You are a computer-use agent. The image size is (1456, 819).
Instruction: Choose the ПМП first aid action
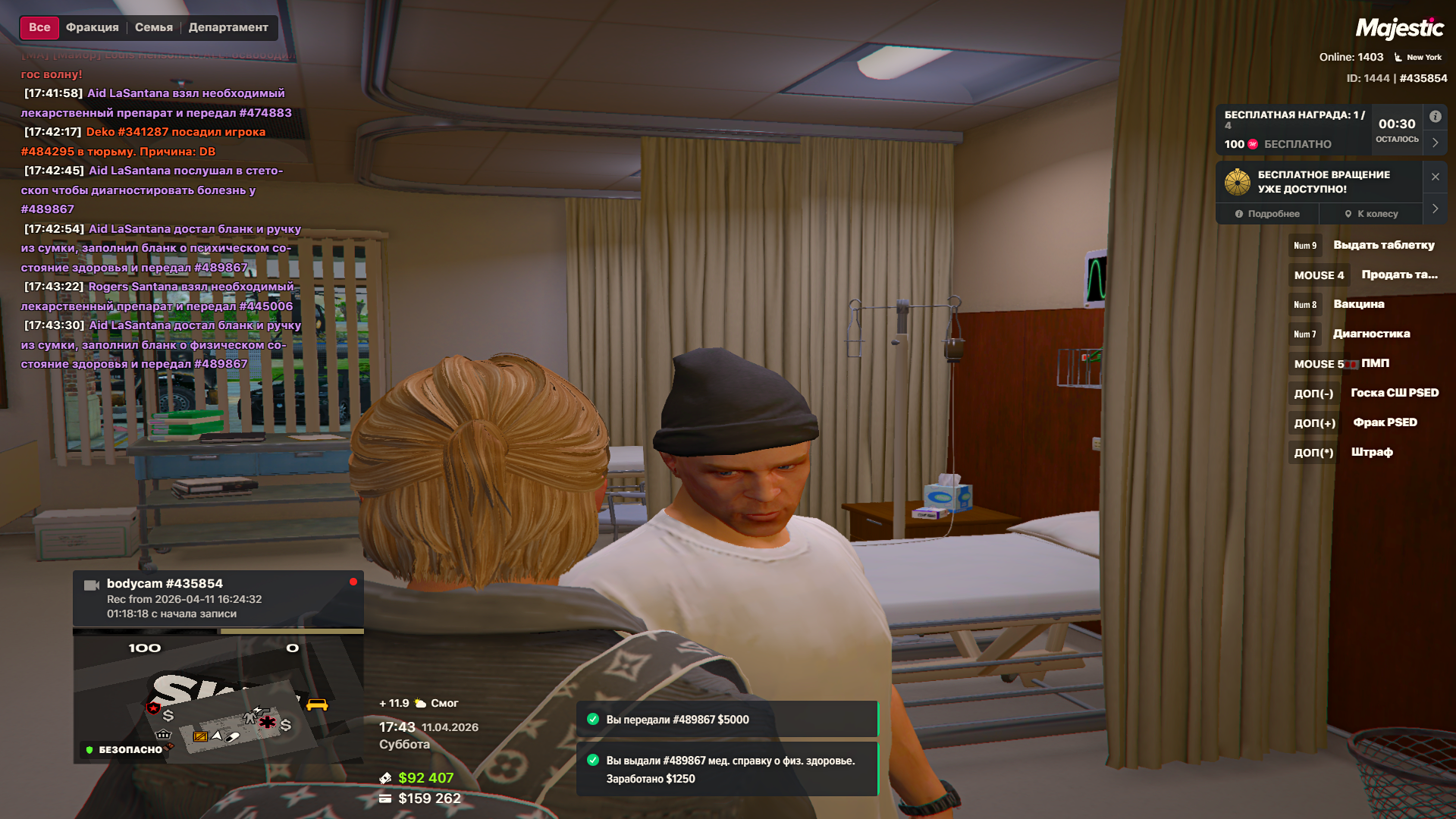click(1375, 363)
